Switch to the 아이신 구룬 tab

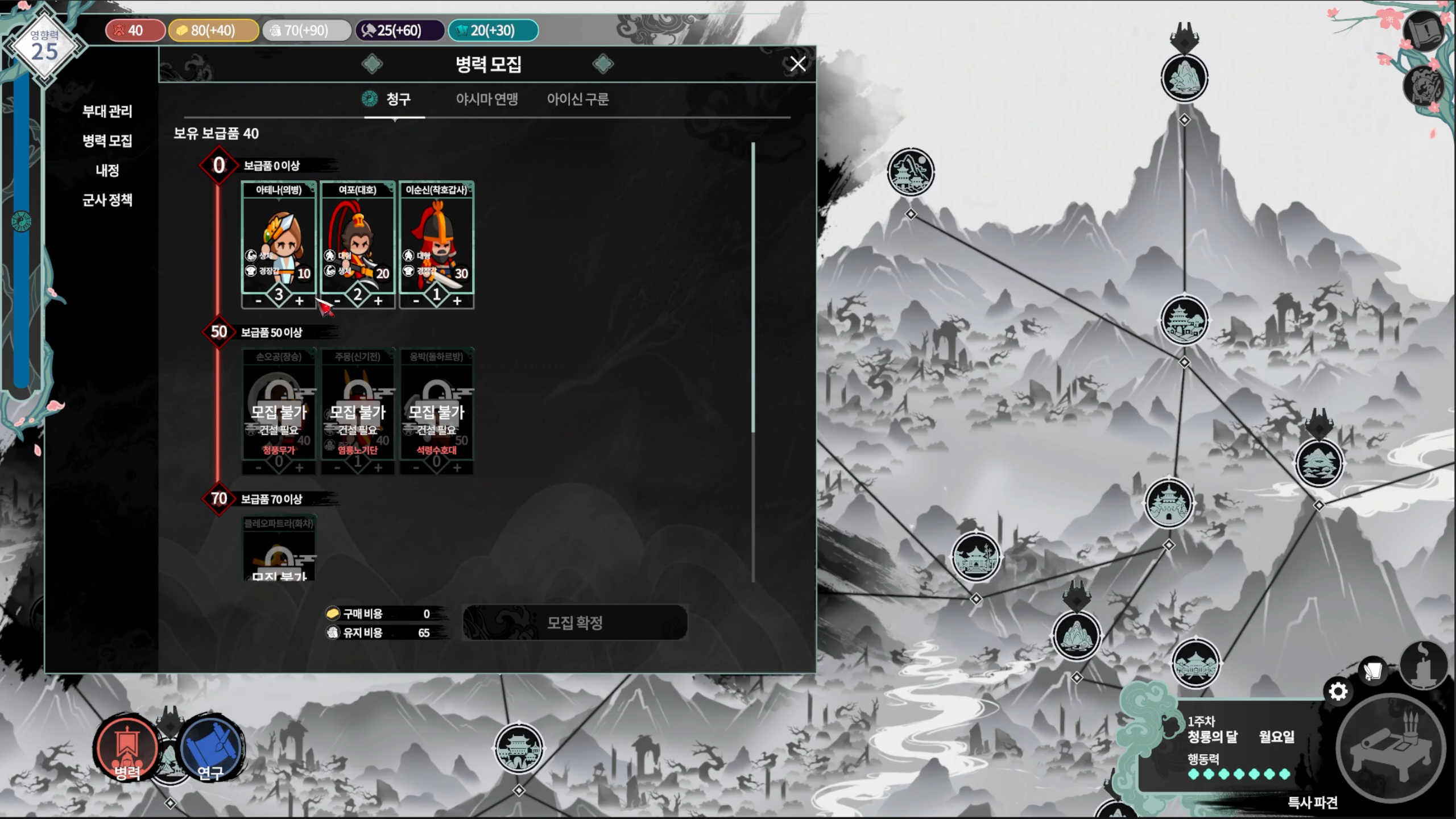click(x=578, y=100)
